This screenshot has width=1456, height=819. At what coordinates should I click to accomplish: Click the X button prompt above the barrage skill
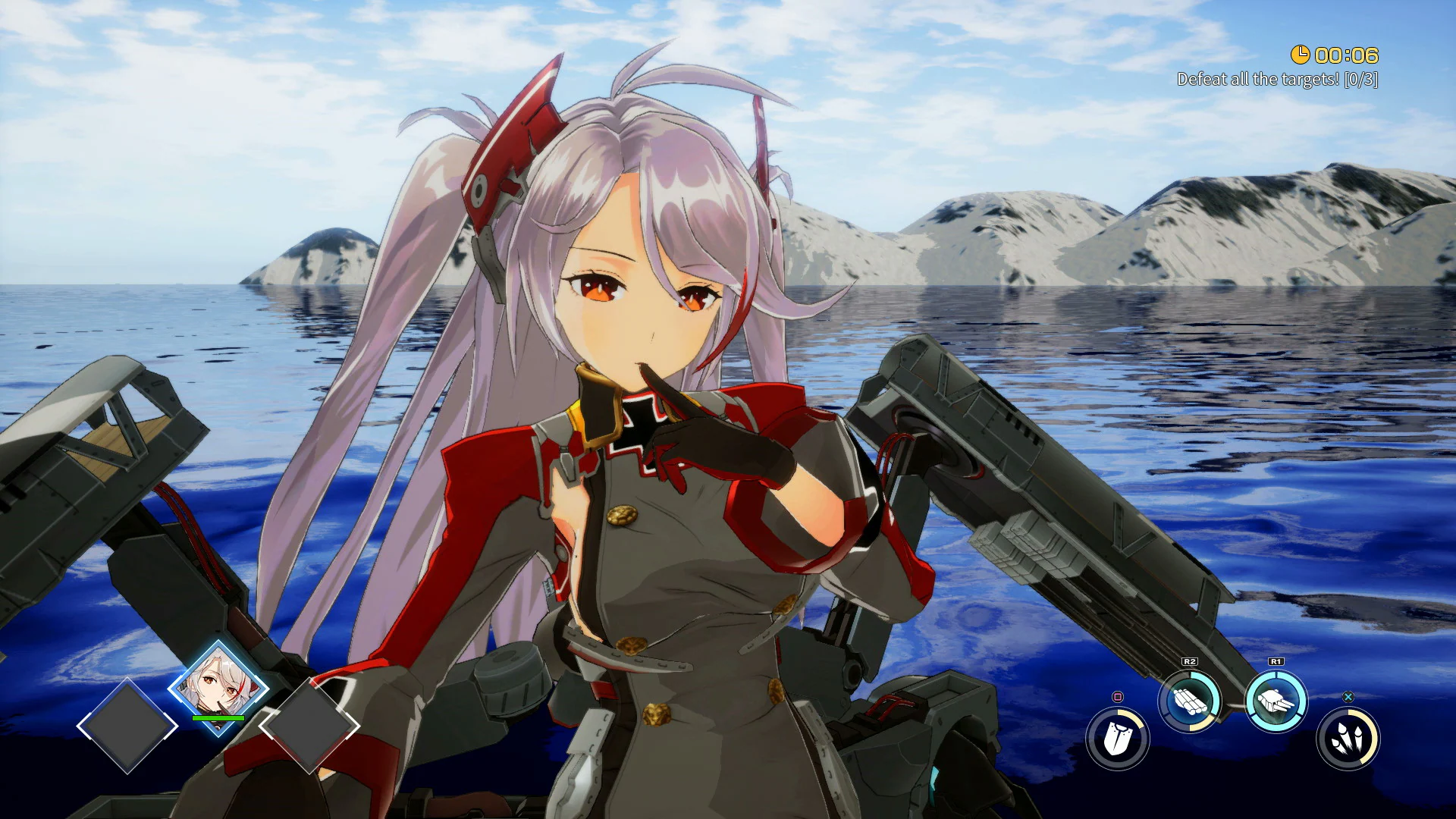pos(1348,695)
